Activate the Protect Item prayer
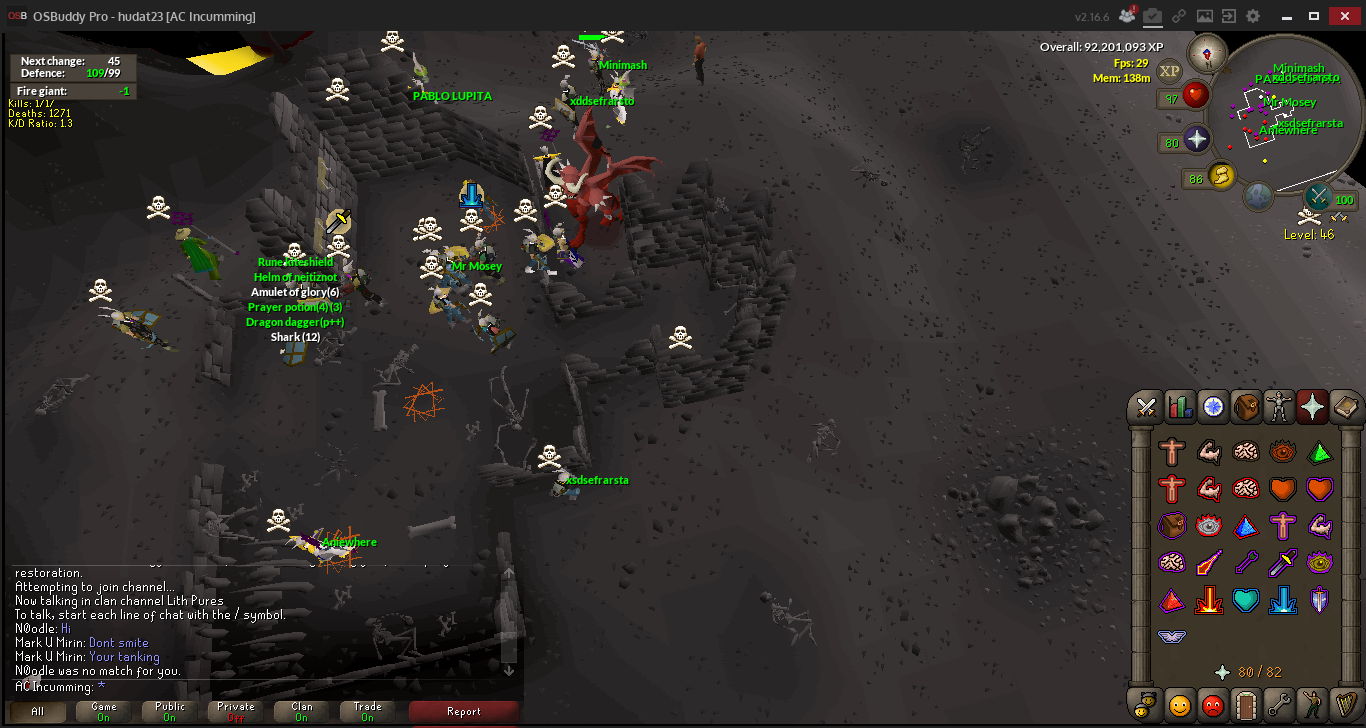Screen dimensions: 1366x728 point(1171,526)
